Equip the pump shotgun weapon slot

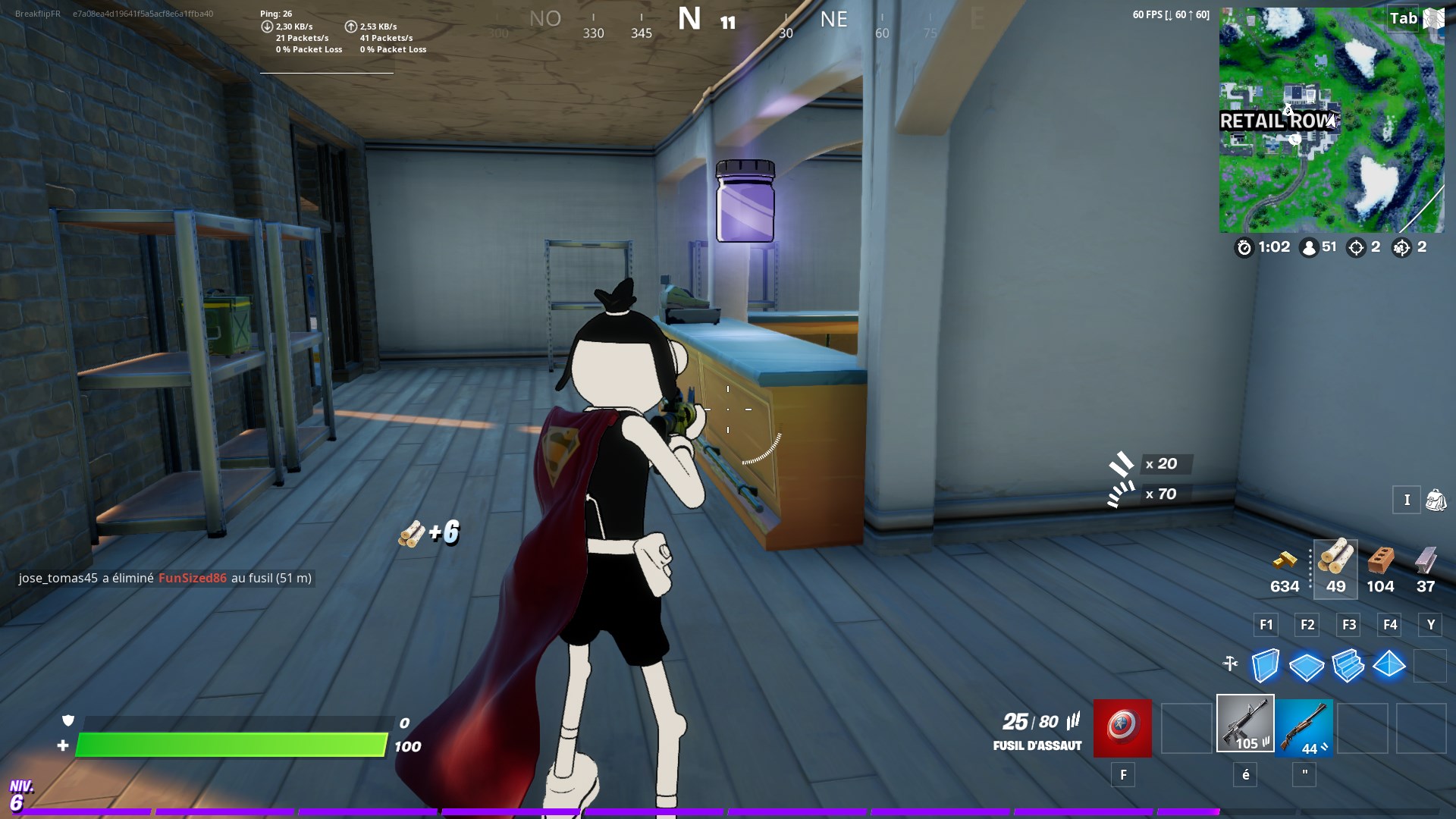pos(1306,728)
